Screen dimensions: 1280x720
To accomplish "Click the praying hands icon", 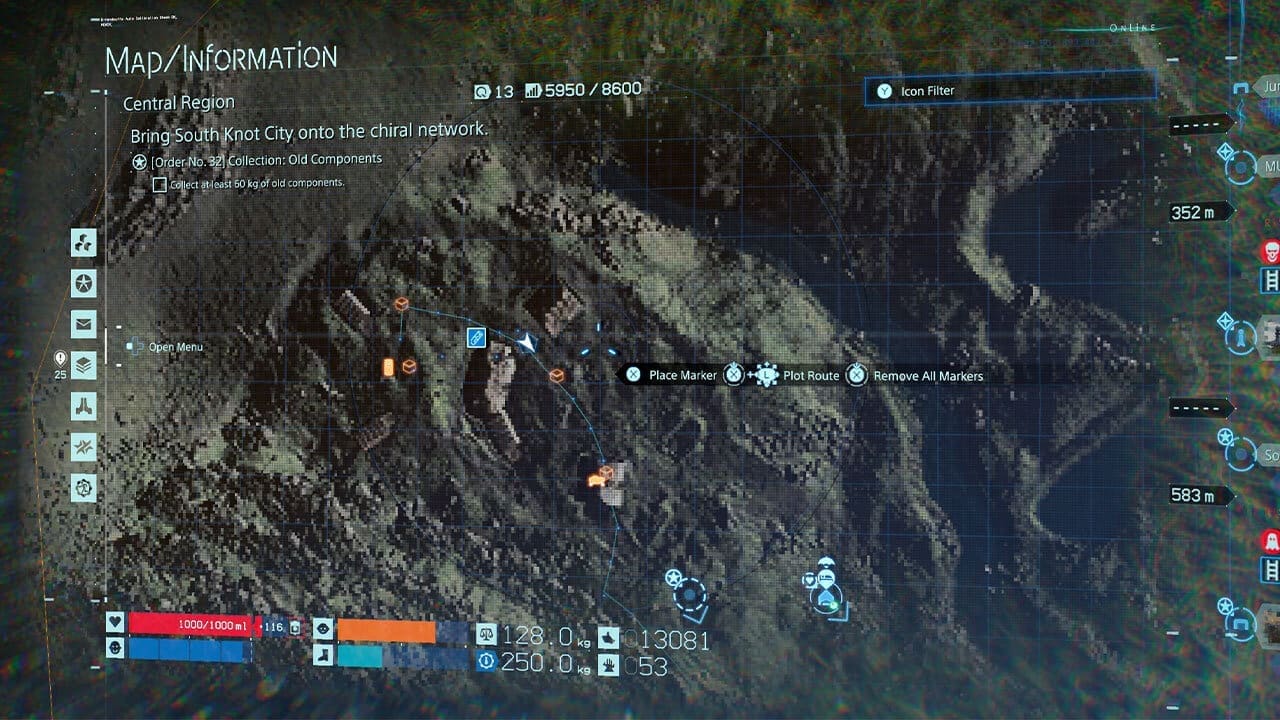I will click(83, 407).
